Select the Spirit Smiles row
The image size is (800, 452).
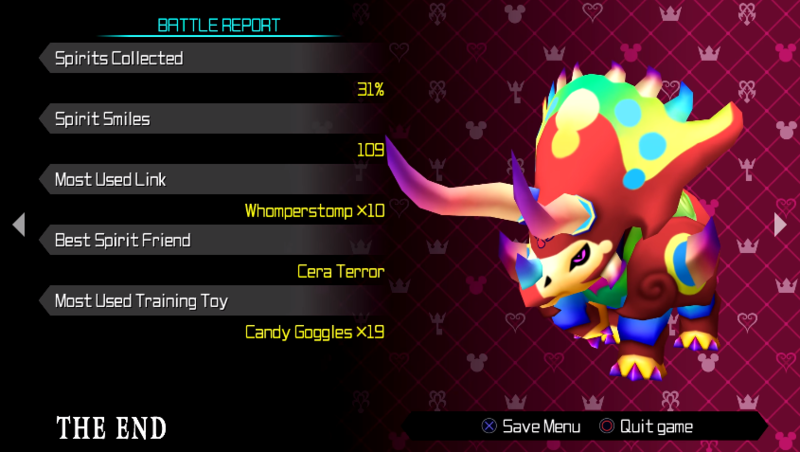pos(200,119)
